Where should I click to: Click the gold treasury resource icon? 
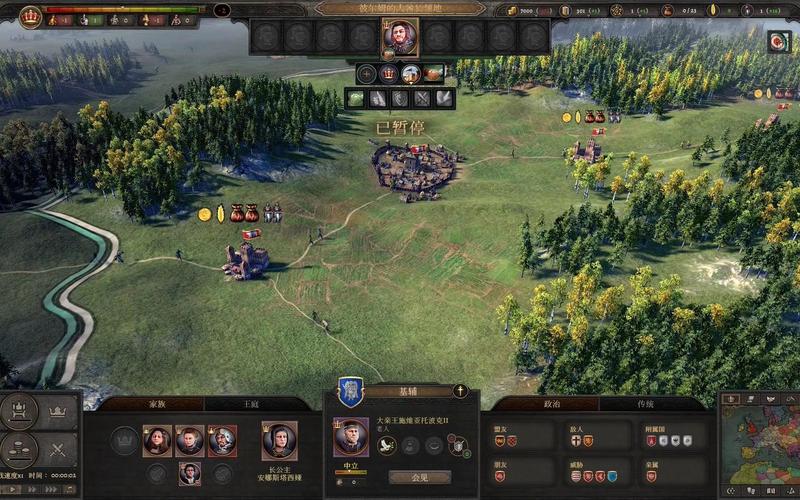pyautogui.click(x=511, y=10)
